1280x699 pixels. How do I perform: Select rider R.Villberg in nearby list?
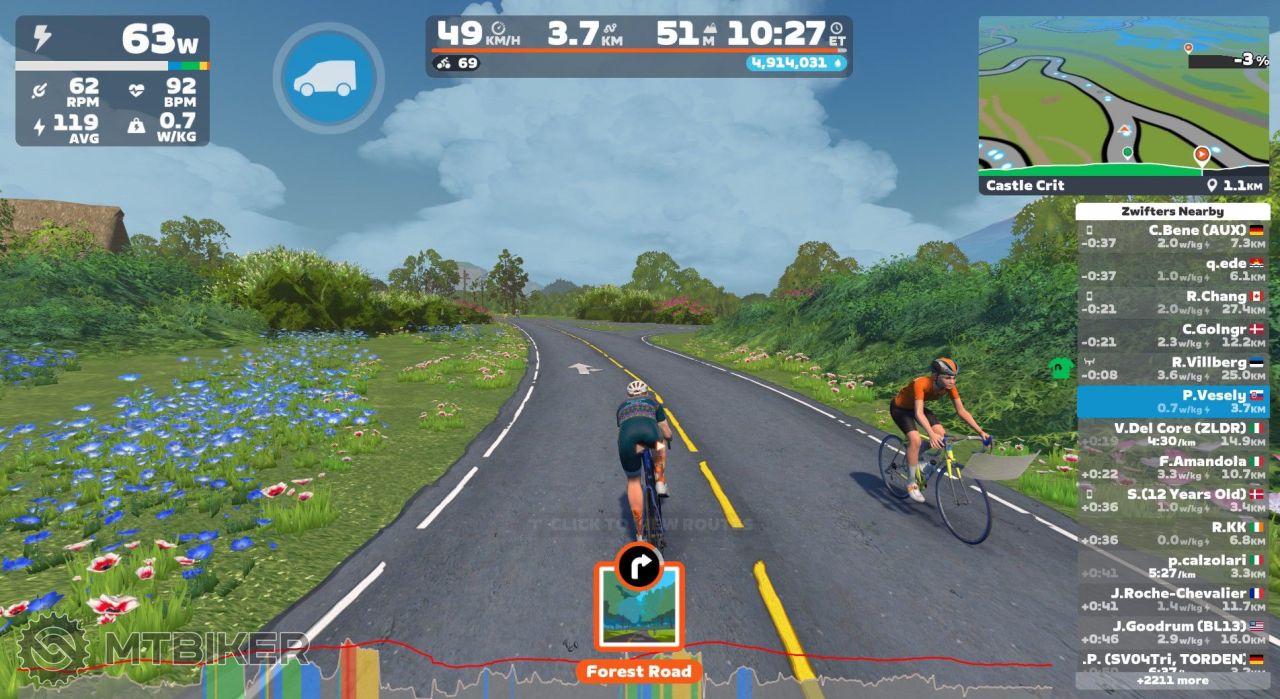[x=1172, y=368]
